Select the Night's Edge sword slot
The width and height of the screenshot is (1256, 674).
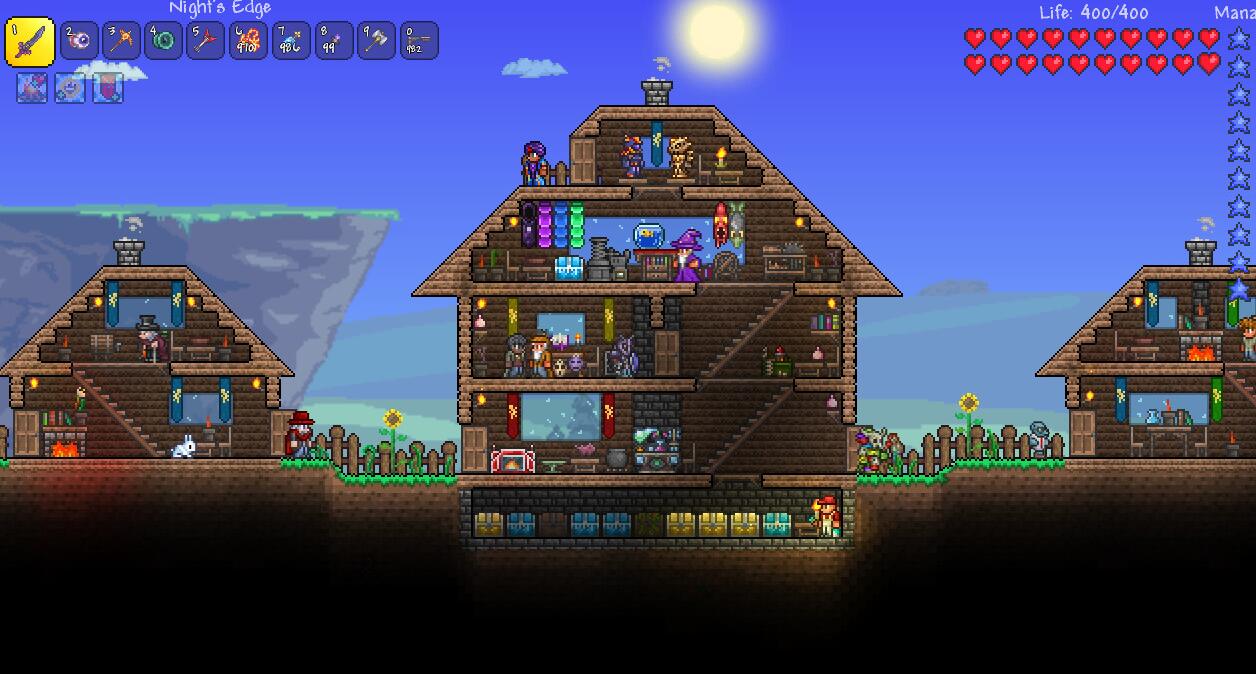tap(30, 41)
